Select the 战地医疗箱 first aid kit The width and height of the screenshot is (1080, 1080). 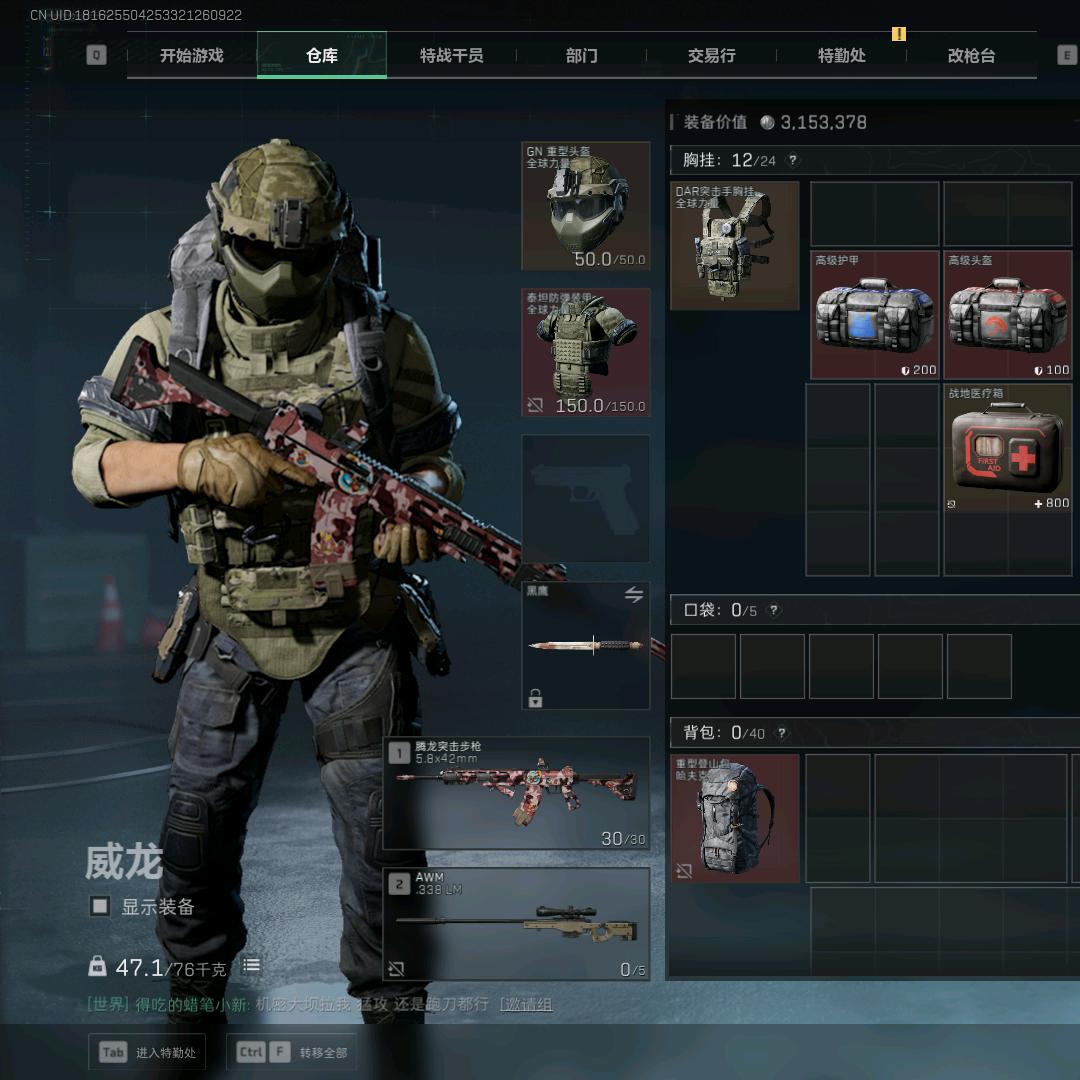[1008, 449]
